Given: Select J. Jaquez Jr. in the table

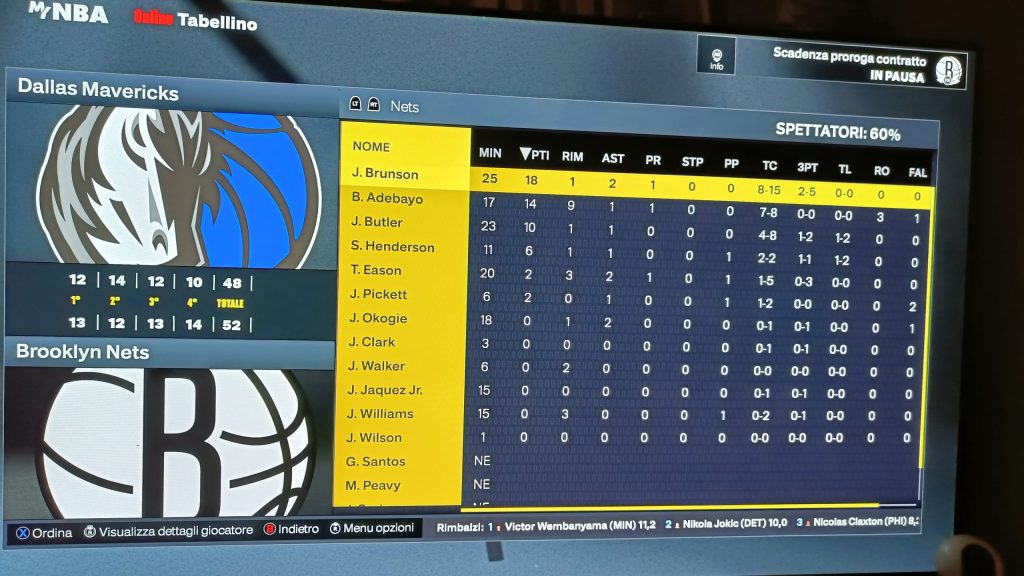Looking at the screenshot, I should pyautogui.click(x=386, y=390).
